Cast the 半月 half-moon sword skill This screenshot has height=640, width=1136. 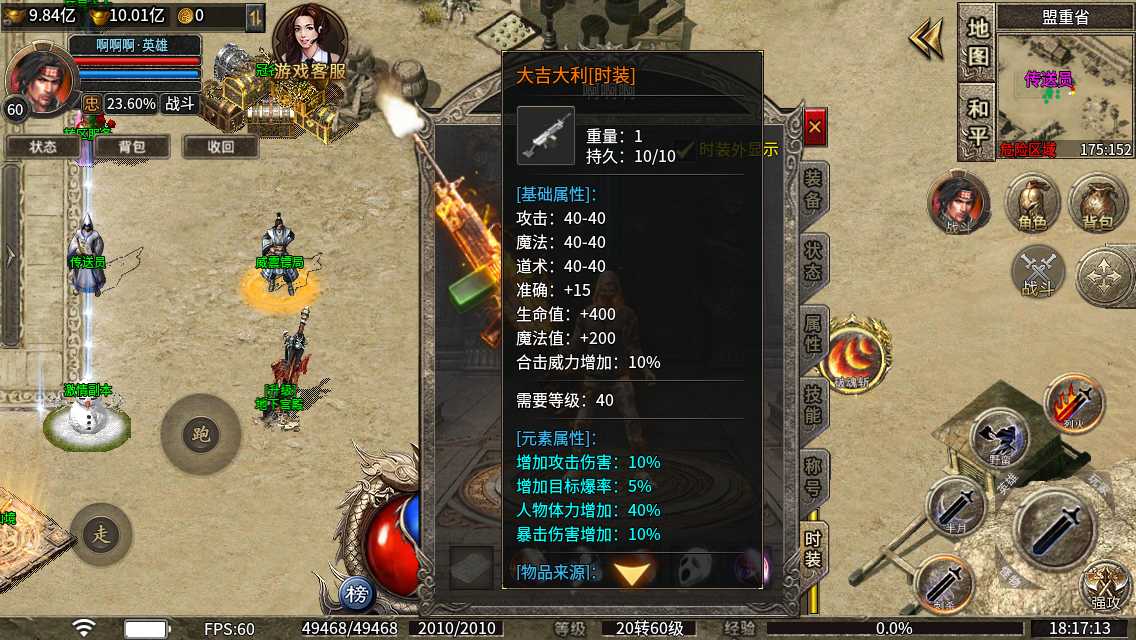(x=956, y=506)
